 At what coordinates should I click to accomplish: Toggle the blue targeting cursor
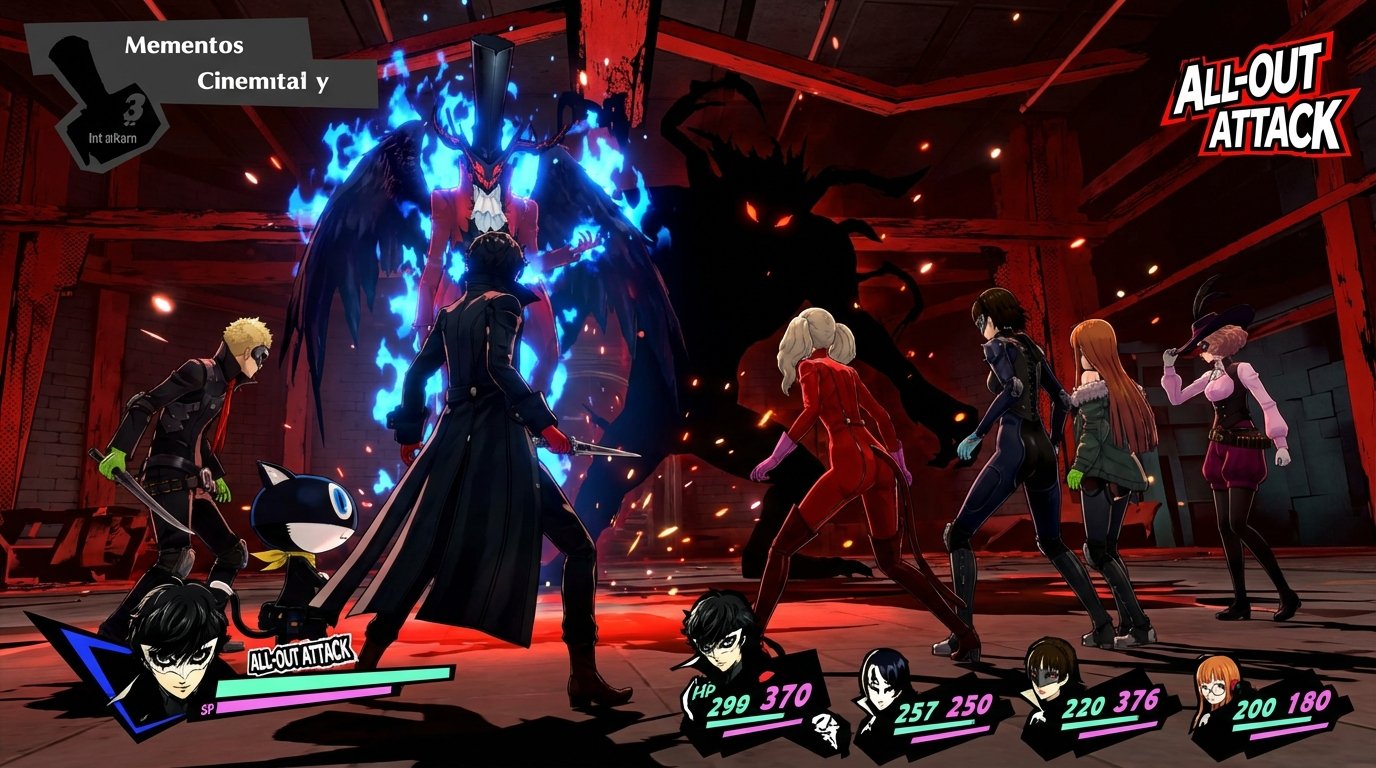pyautogui.click(x=95, y=672)
